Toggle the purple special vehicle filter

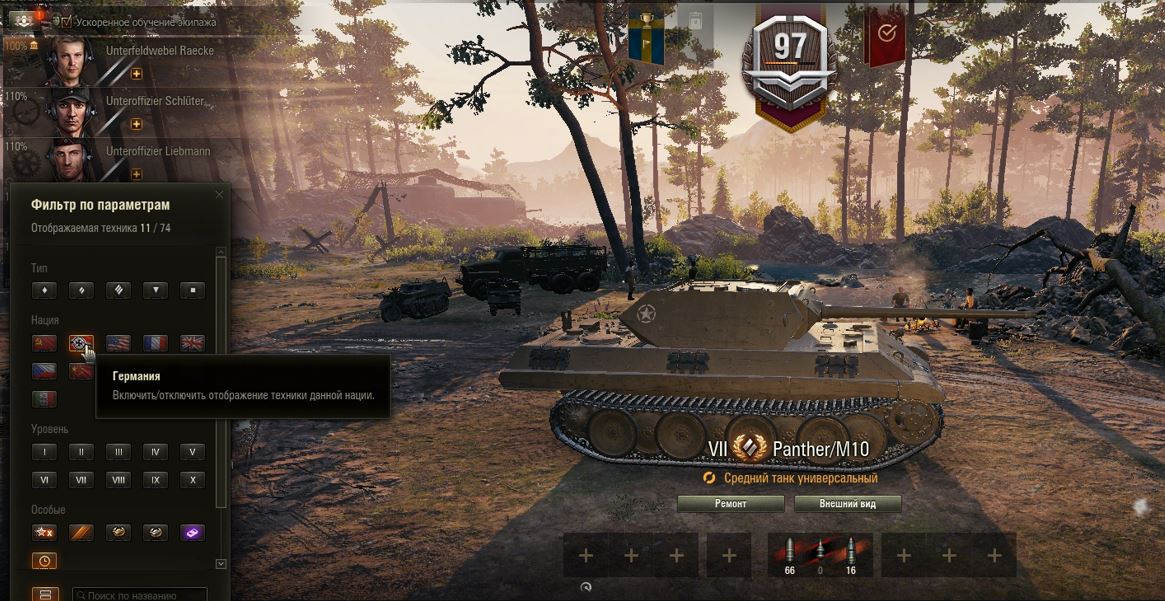pyautogui.click(x=192, y=532)
